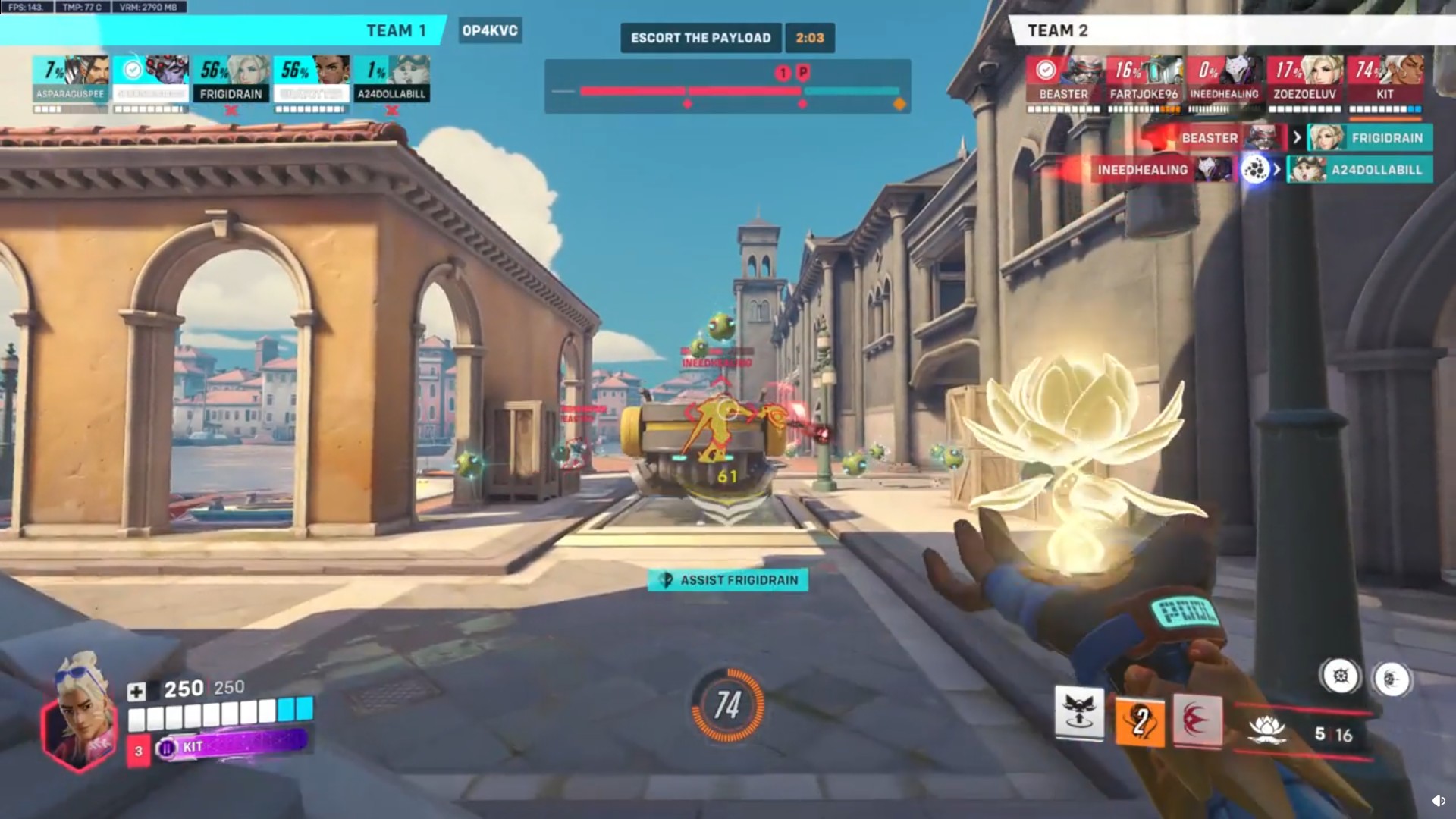1456x819 pixels.
Task: Click Lifeweaver's hero portrait in the bottom left
Action: (x=82, y=709)
